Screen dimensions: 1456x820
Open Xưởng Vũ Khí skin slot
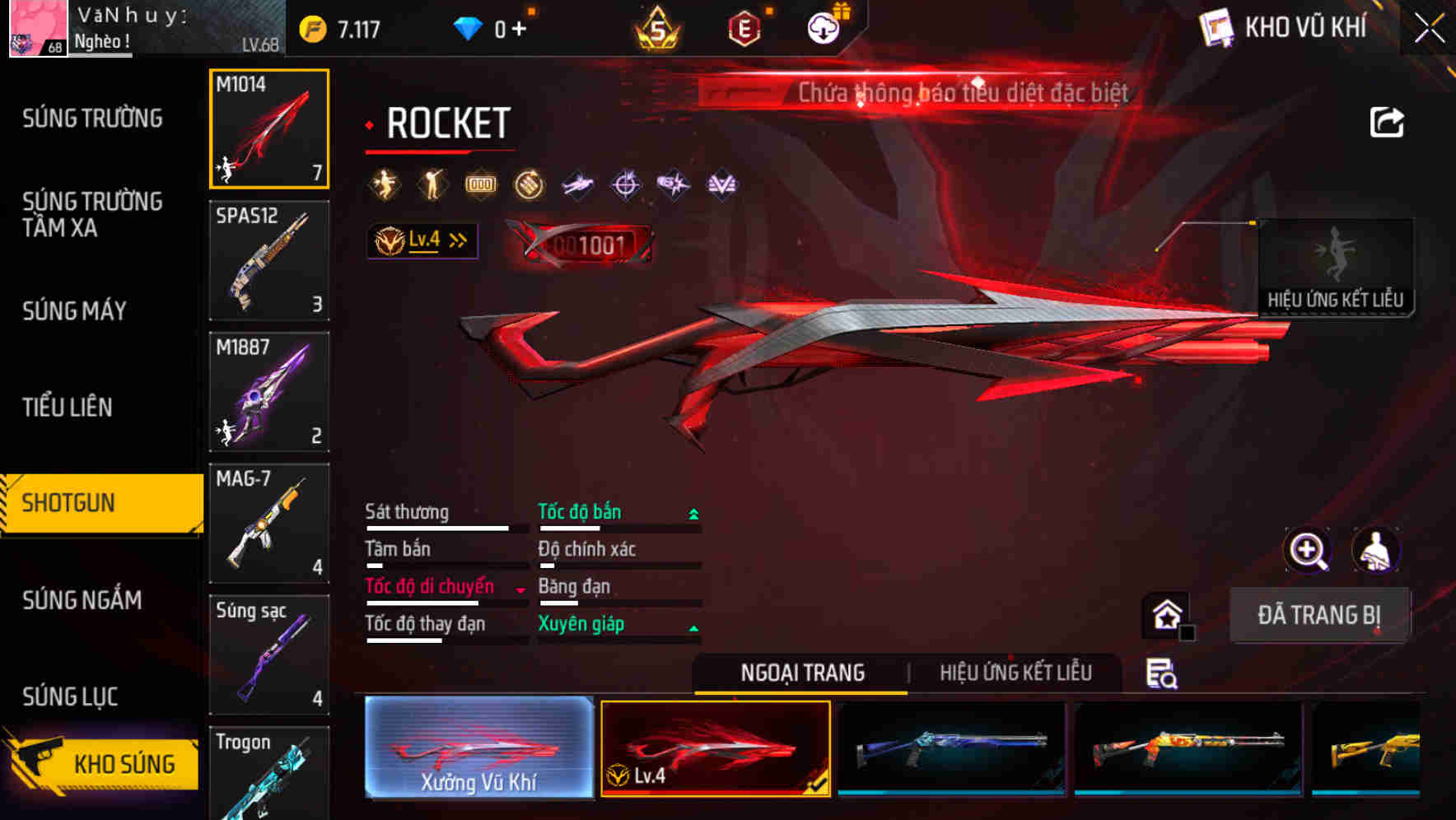pyautogui.click(x=478, y=748)
